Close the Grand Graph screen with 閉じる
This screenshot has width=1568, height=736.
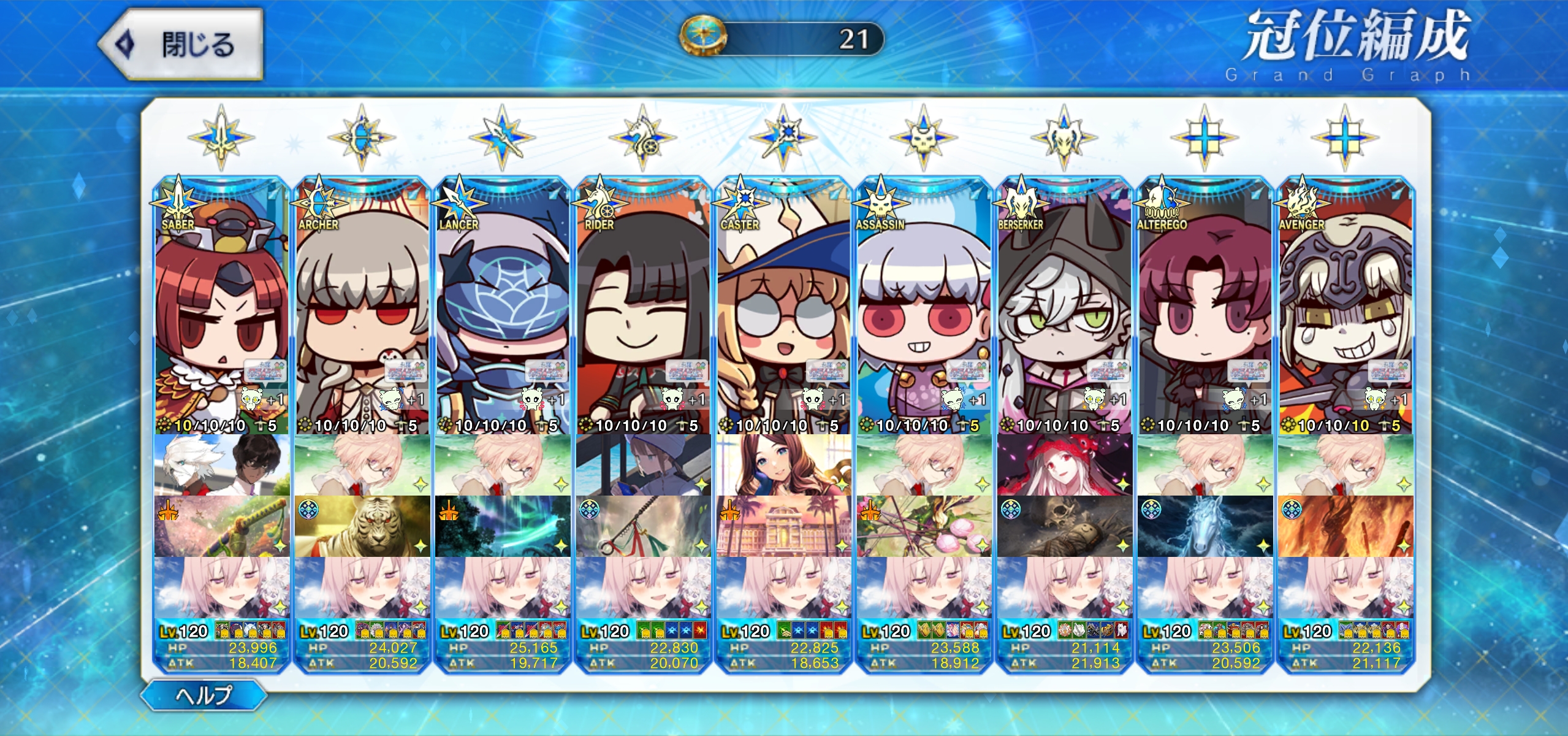[x=182, y=44]
